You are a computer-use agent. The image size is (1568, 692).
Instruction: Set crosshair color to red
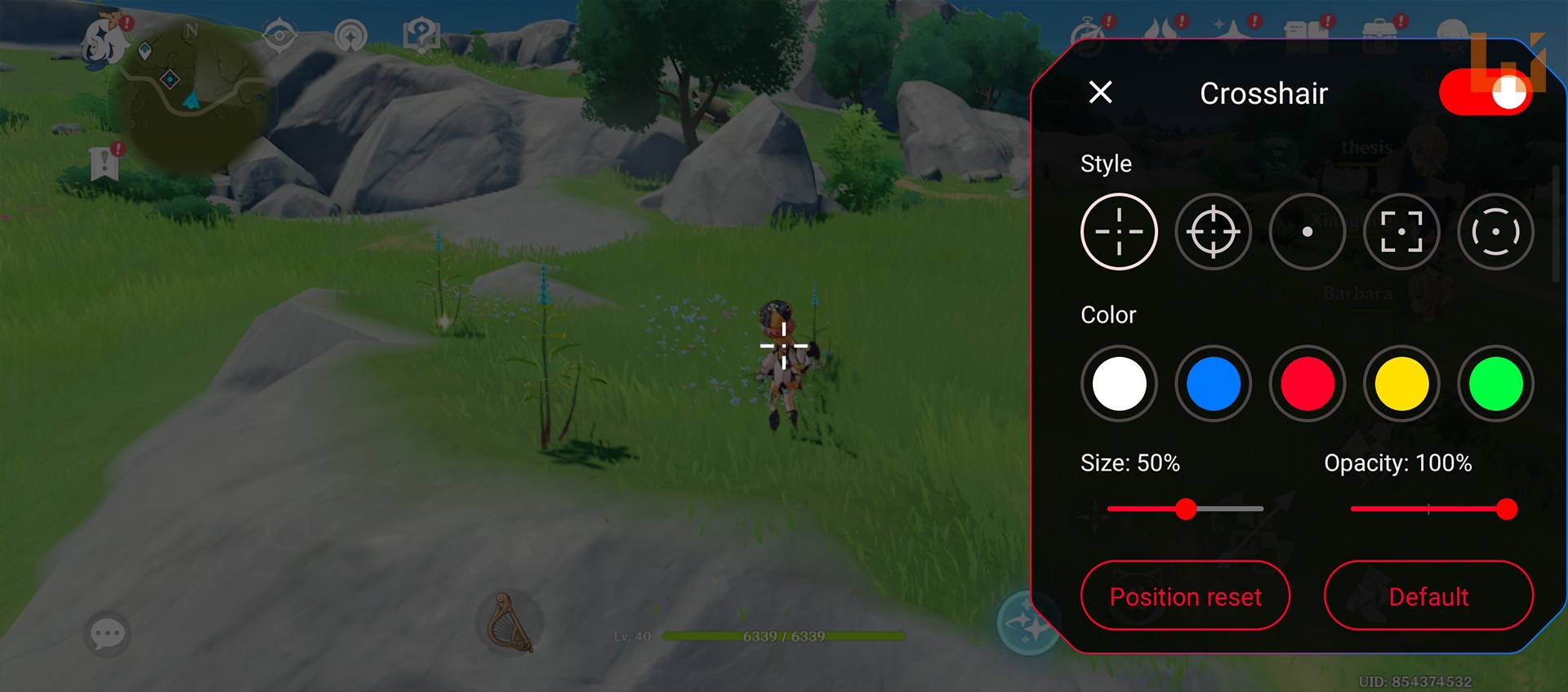[1307, 384]
